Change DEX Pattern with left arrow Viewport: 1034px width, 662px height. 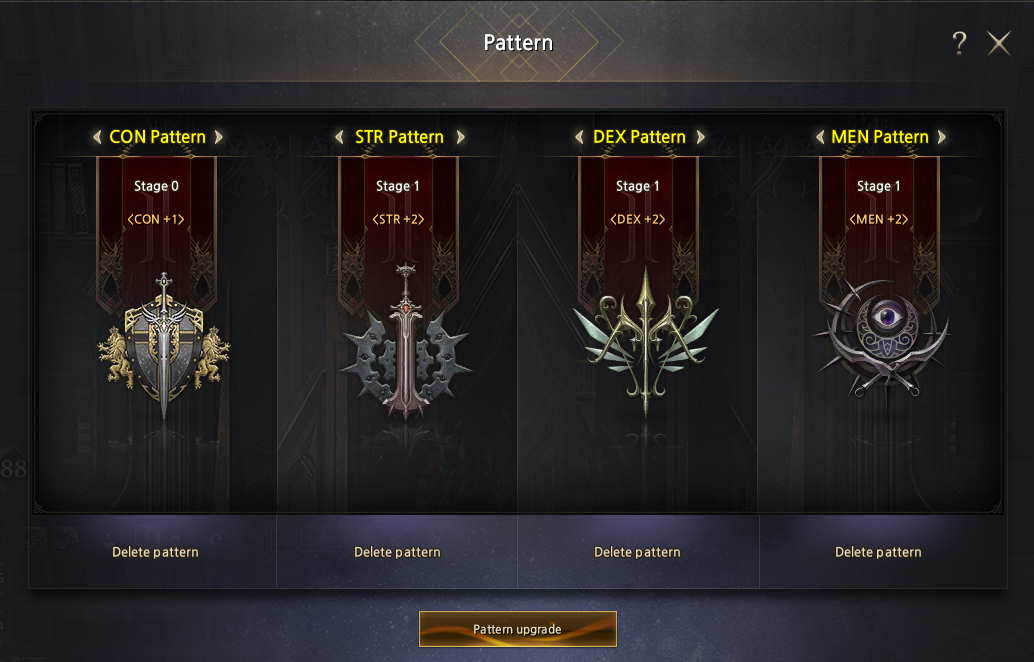(x=579, y=137)
